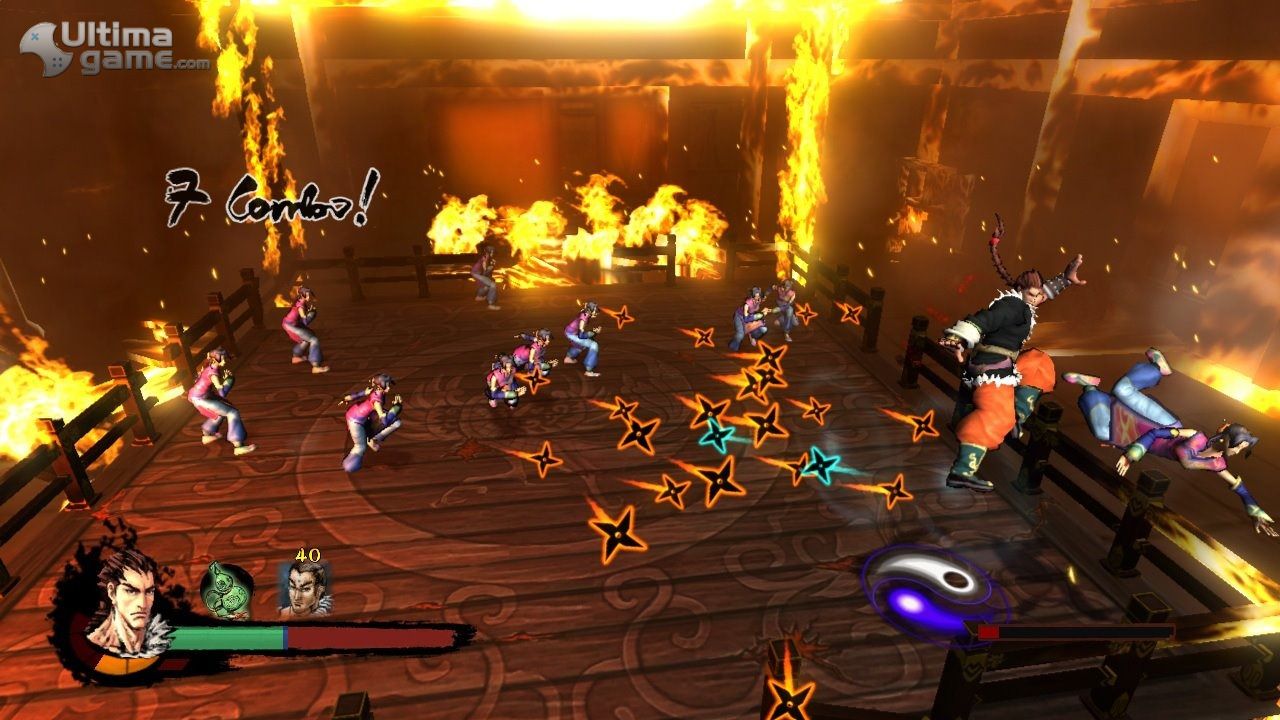
Task: Use the green gourd item icon
Action: pos(227,588)
